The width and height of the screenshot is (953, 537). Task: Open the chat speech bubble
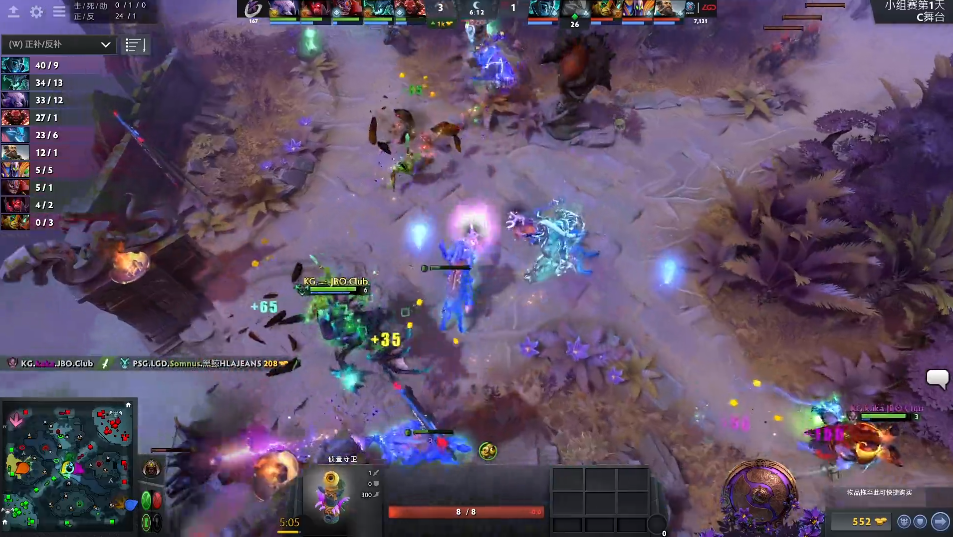[x=937, y=378]
